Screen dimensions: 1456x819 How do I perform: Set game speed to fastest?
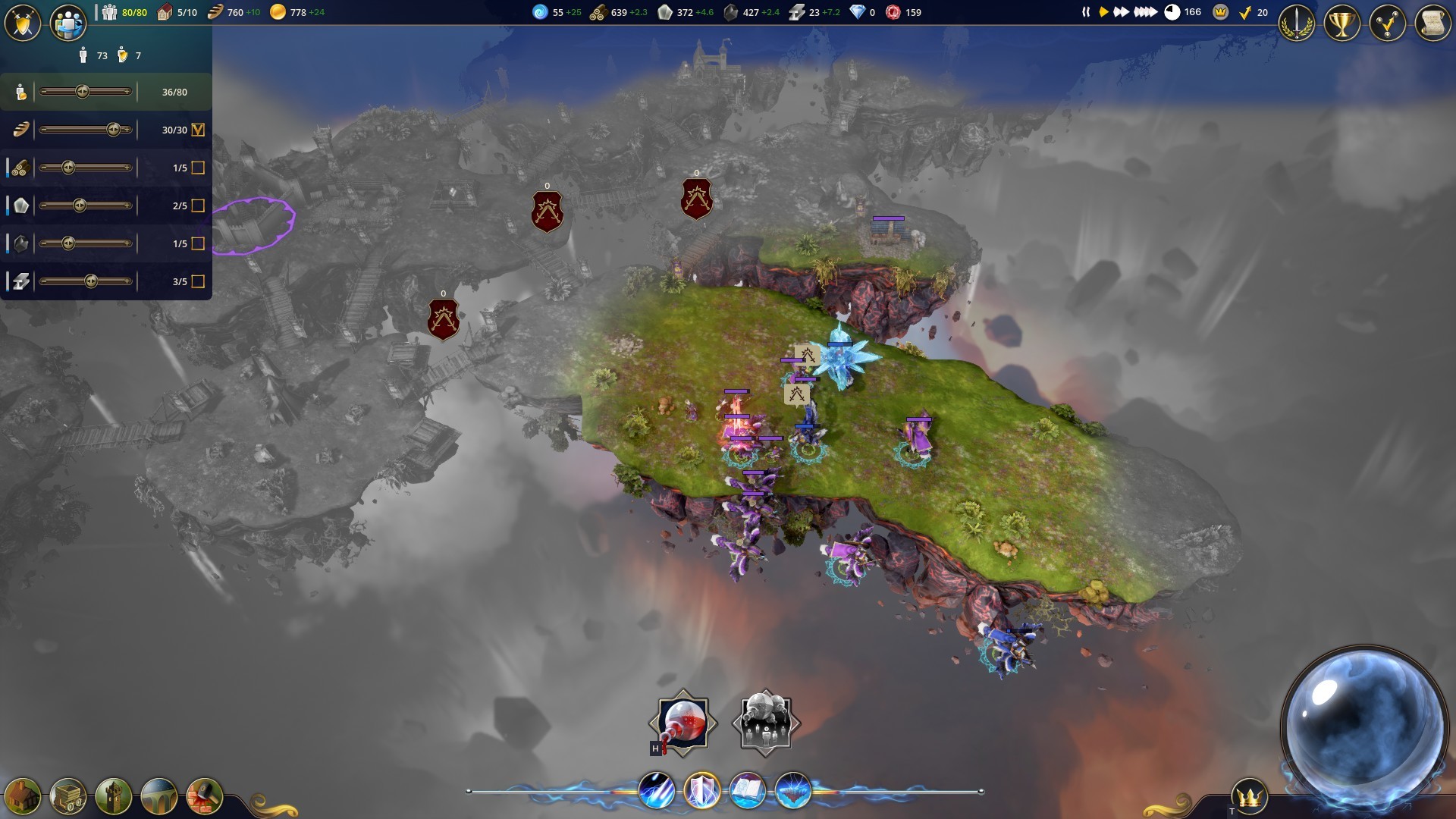1145,12
